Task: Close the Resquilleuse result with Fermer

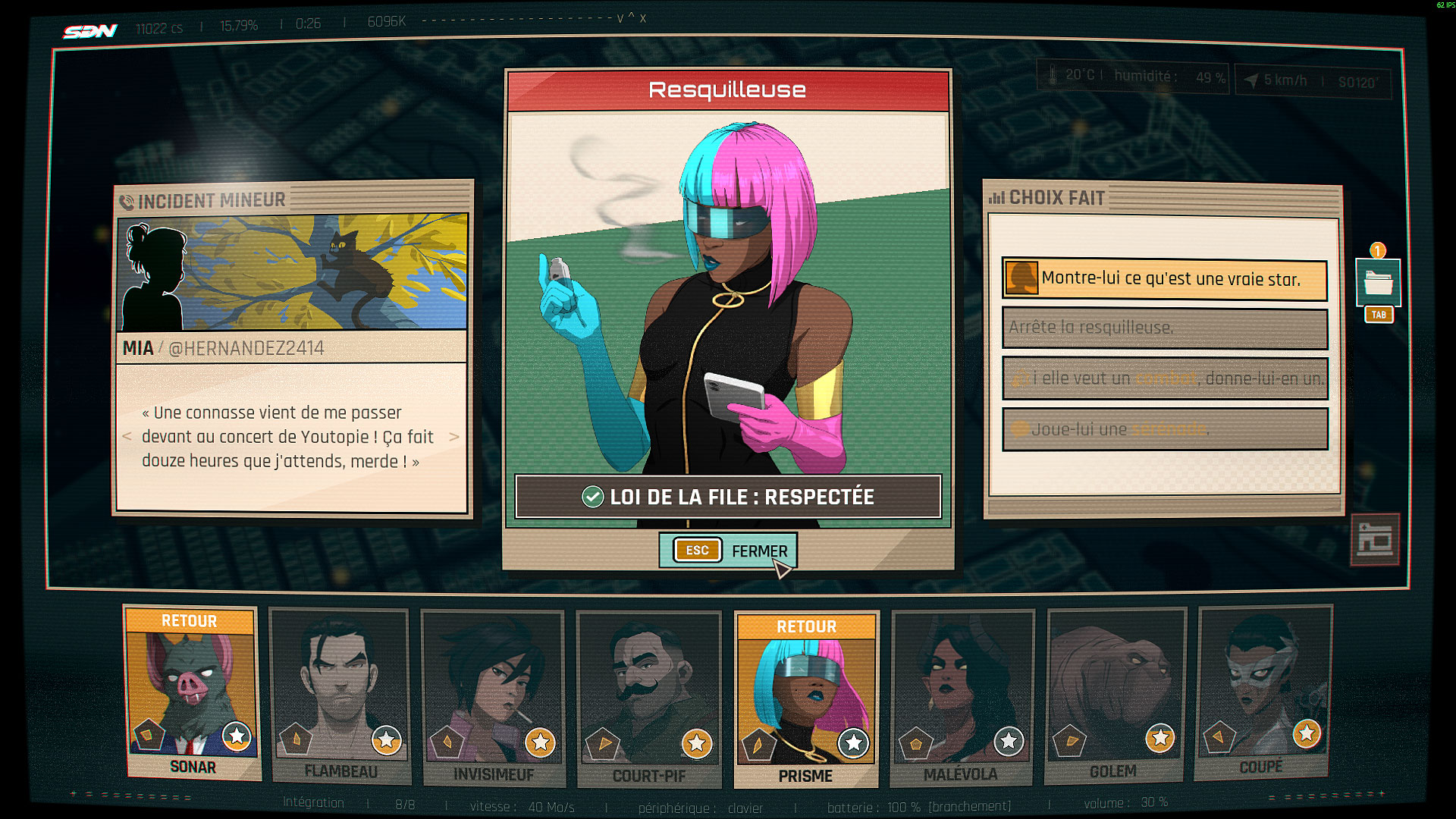Action: [x=728, y=551]
